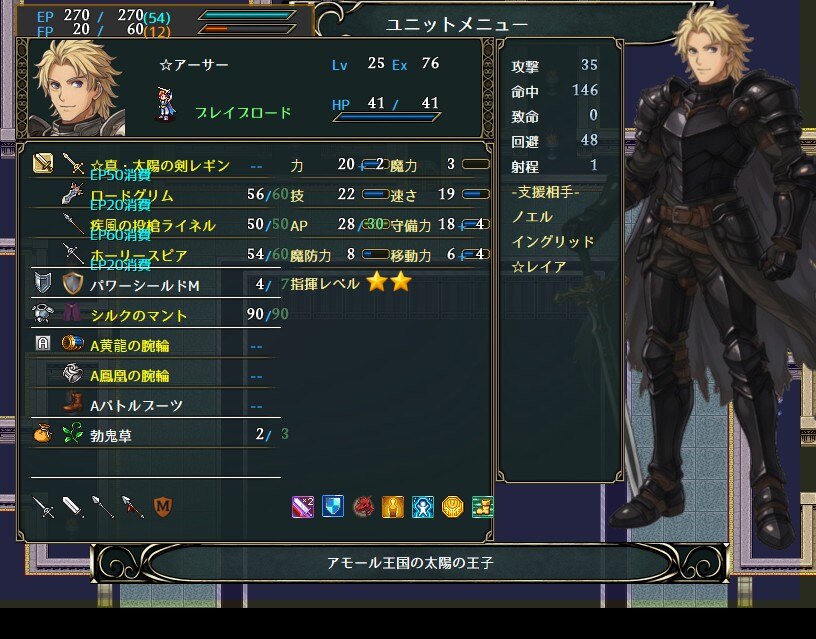The height and width of the screenshot is (639, 816).
Task: Select the glowing blue figure skill icon
Action: 423,507
